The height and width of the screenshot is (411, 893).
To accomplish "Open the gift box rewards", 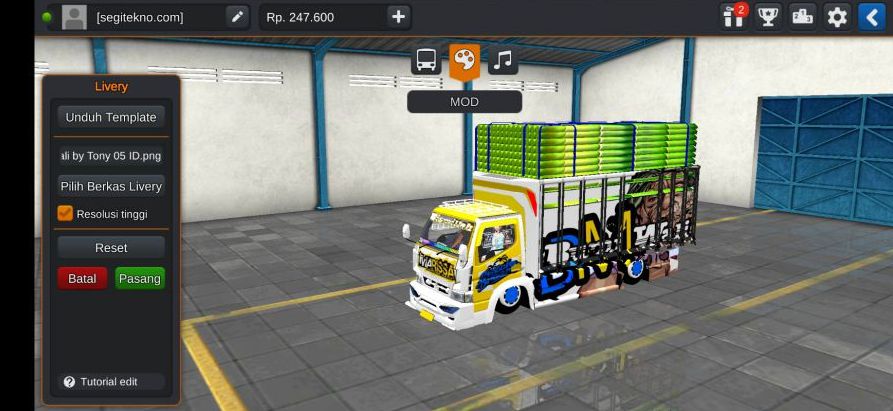I will 734,16.
